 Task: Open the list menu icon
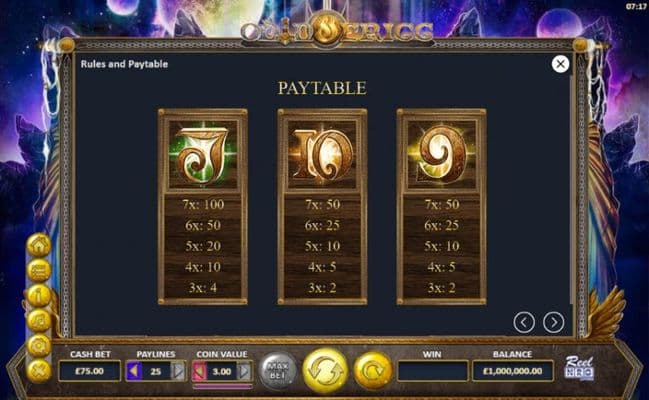(39, 270)
